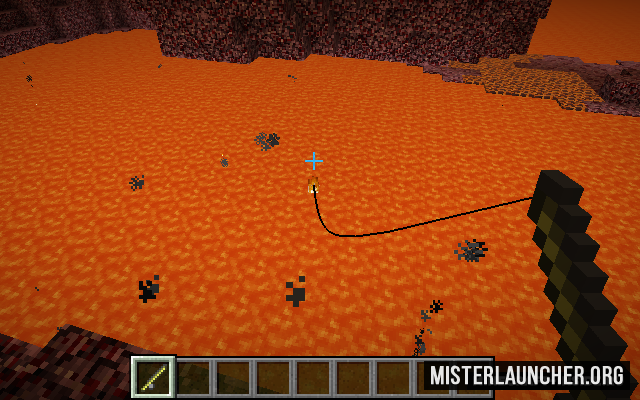The height and width of the screenshot is (400, 640).
Task: Select the fishing rod hotbar slot
Action: (154, 377)
